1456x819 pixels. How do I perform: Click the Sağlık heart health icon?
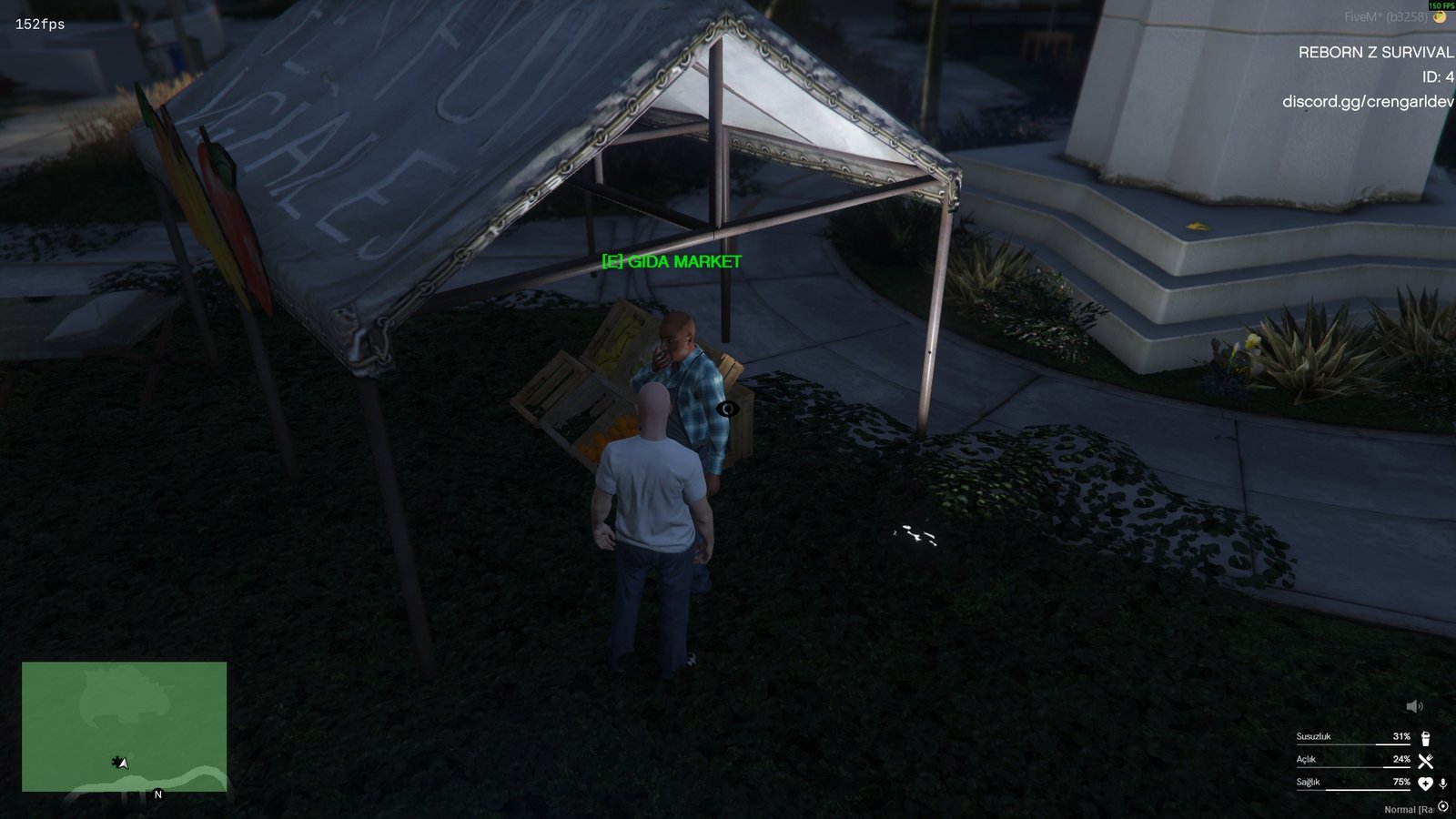click(1426, 784)
